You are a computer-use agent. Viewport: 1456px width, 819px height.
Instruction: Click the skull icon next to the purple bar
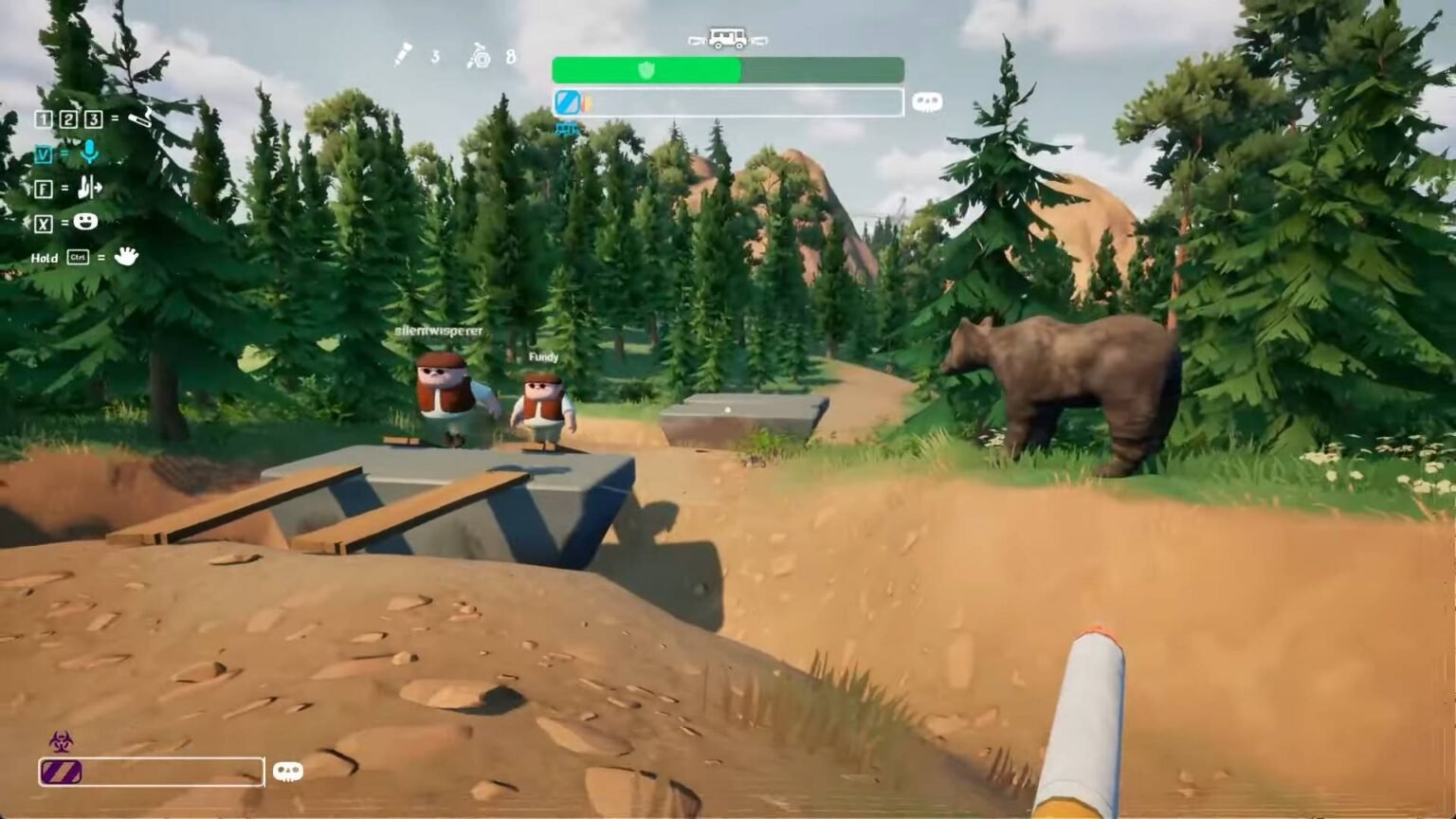coord(290,772)
